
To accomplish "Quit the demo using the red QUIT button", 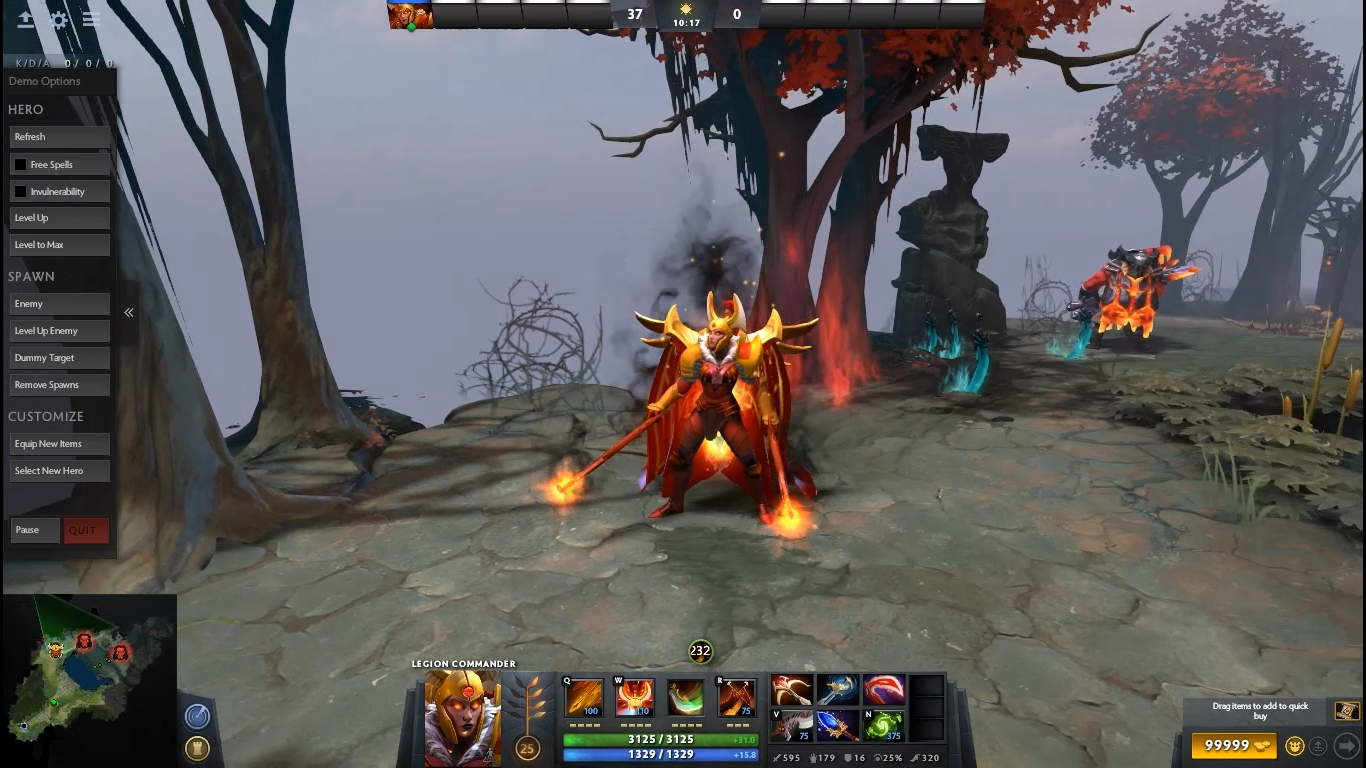I will click(x=86, y=530).
